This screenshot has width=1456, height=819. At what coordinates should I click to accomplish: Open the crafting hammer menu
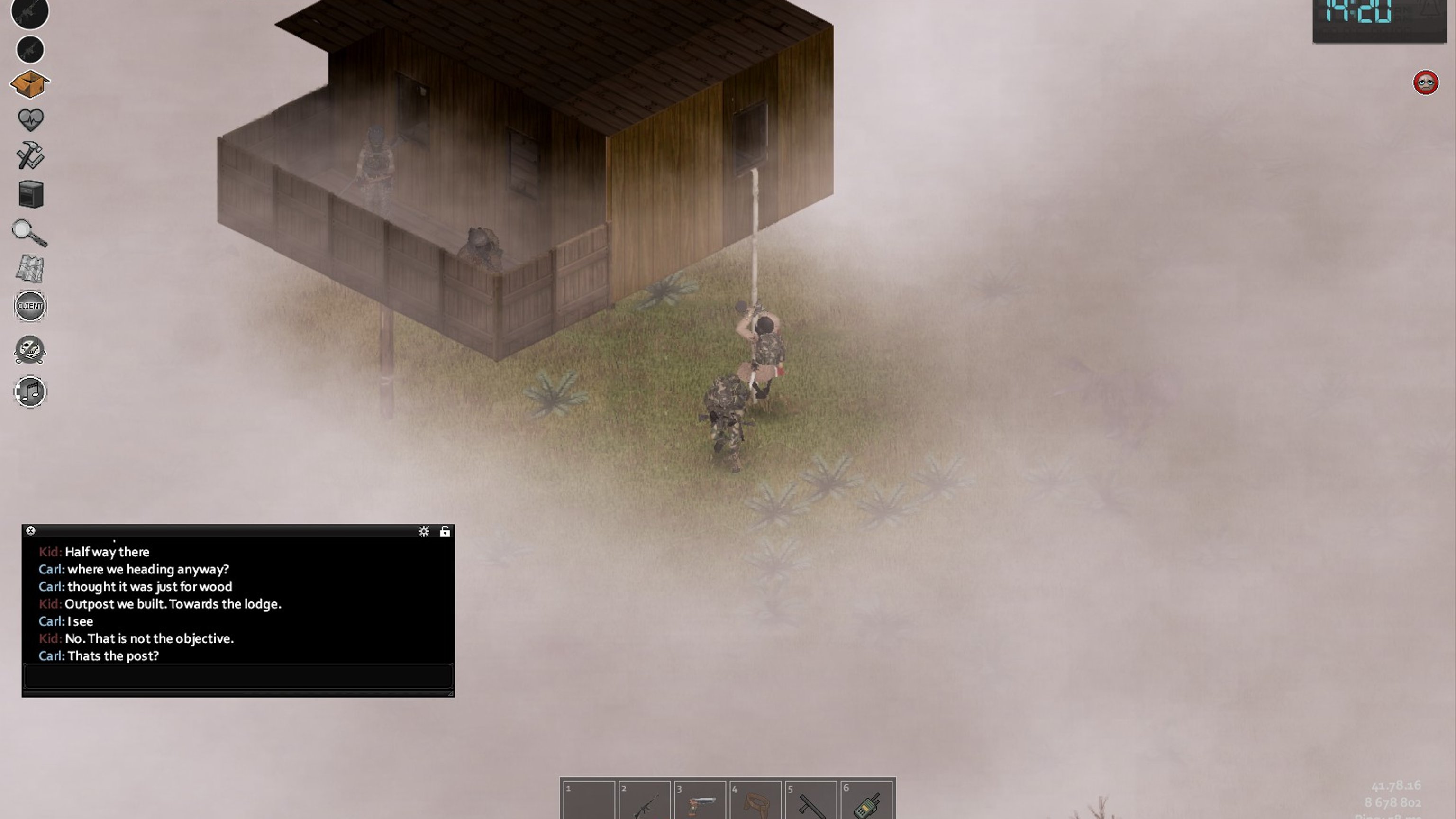pyautogui.click(x=30, y=155)
